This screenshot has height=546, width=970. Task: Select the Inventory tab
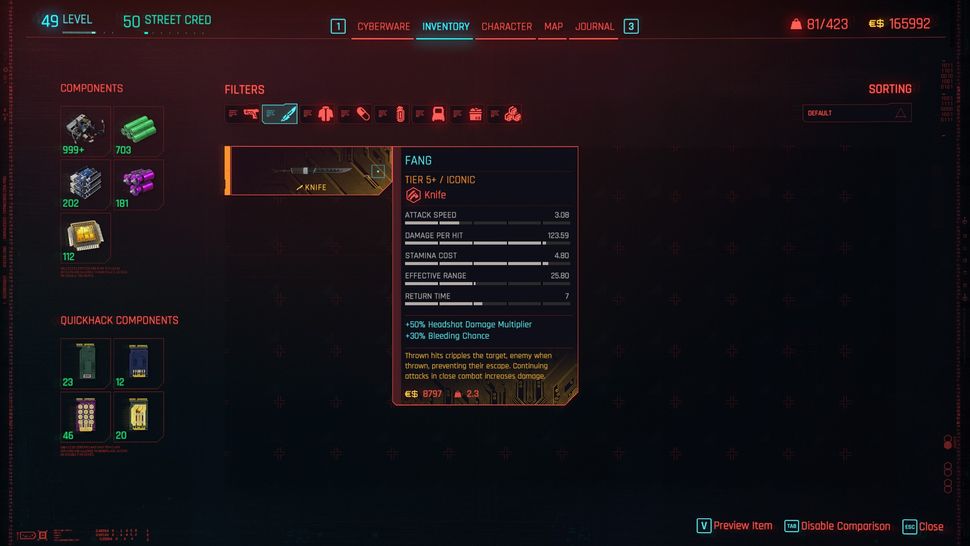pos(445,27)
